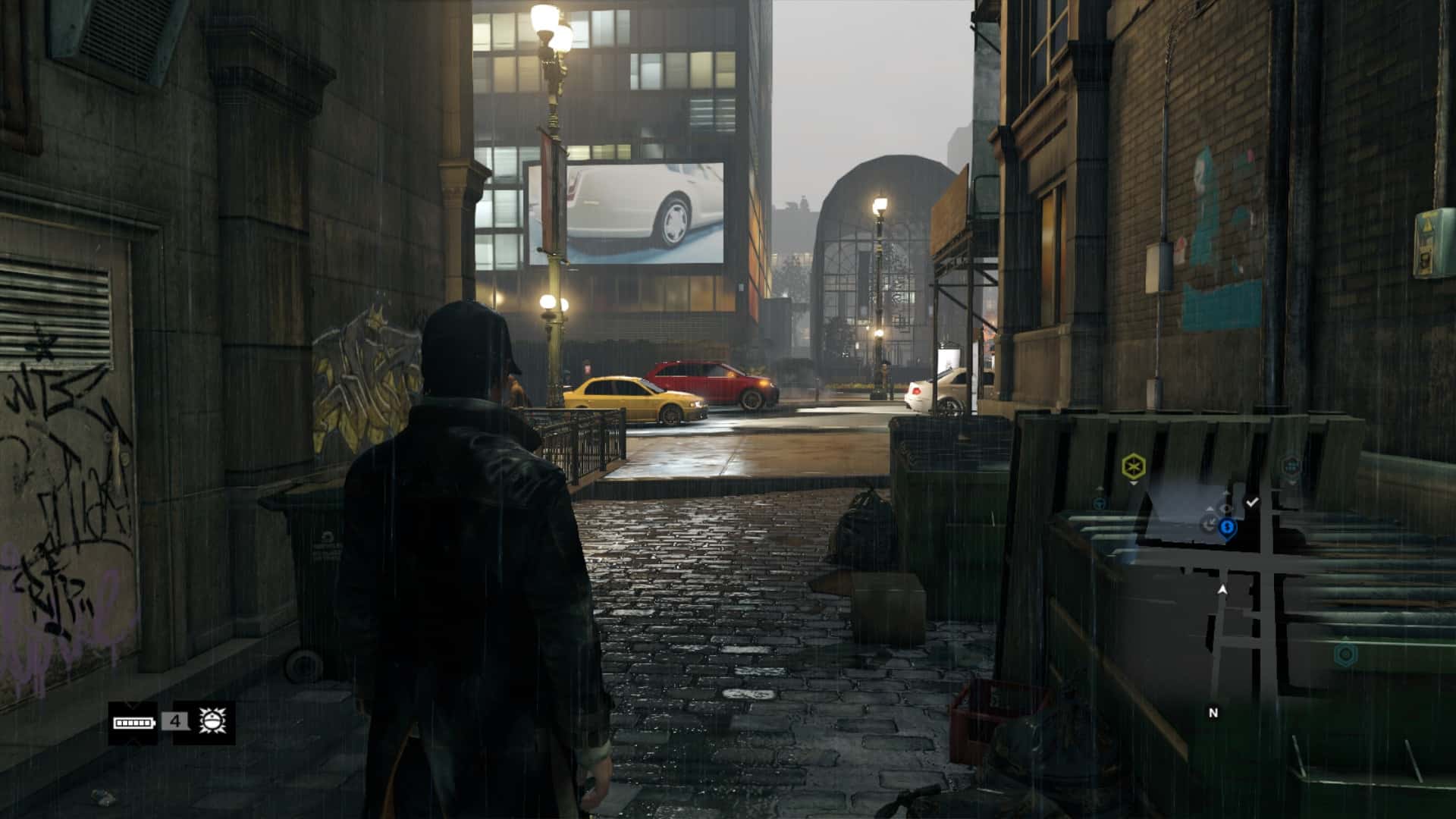The width and height of the screenshot is (1456, 819).
Task: Click the north N compass indicator
Action: (1213, 713)
